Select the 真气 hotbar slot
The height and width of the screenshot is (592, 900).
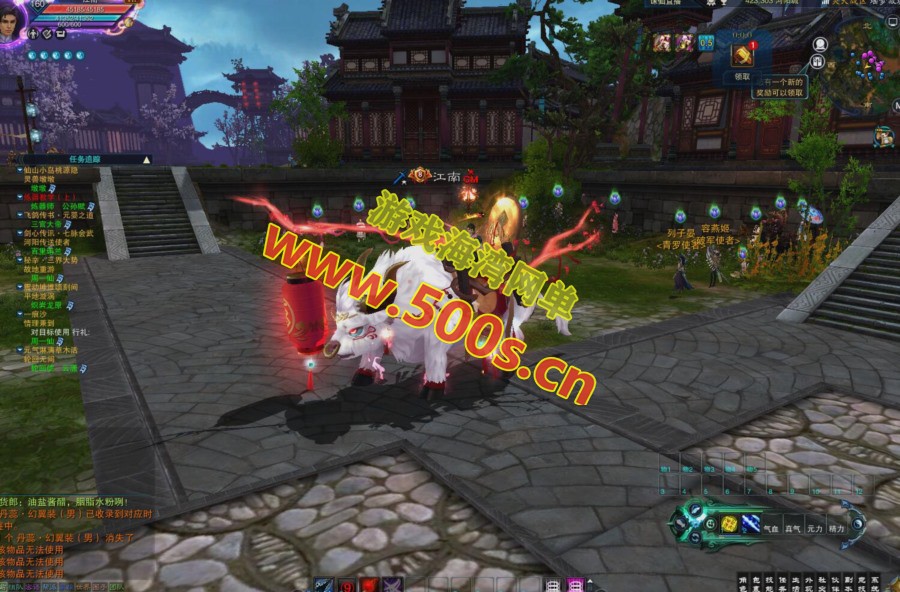coord(792,528)
